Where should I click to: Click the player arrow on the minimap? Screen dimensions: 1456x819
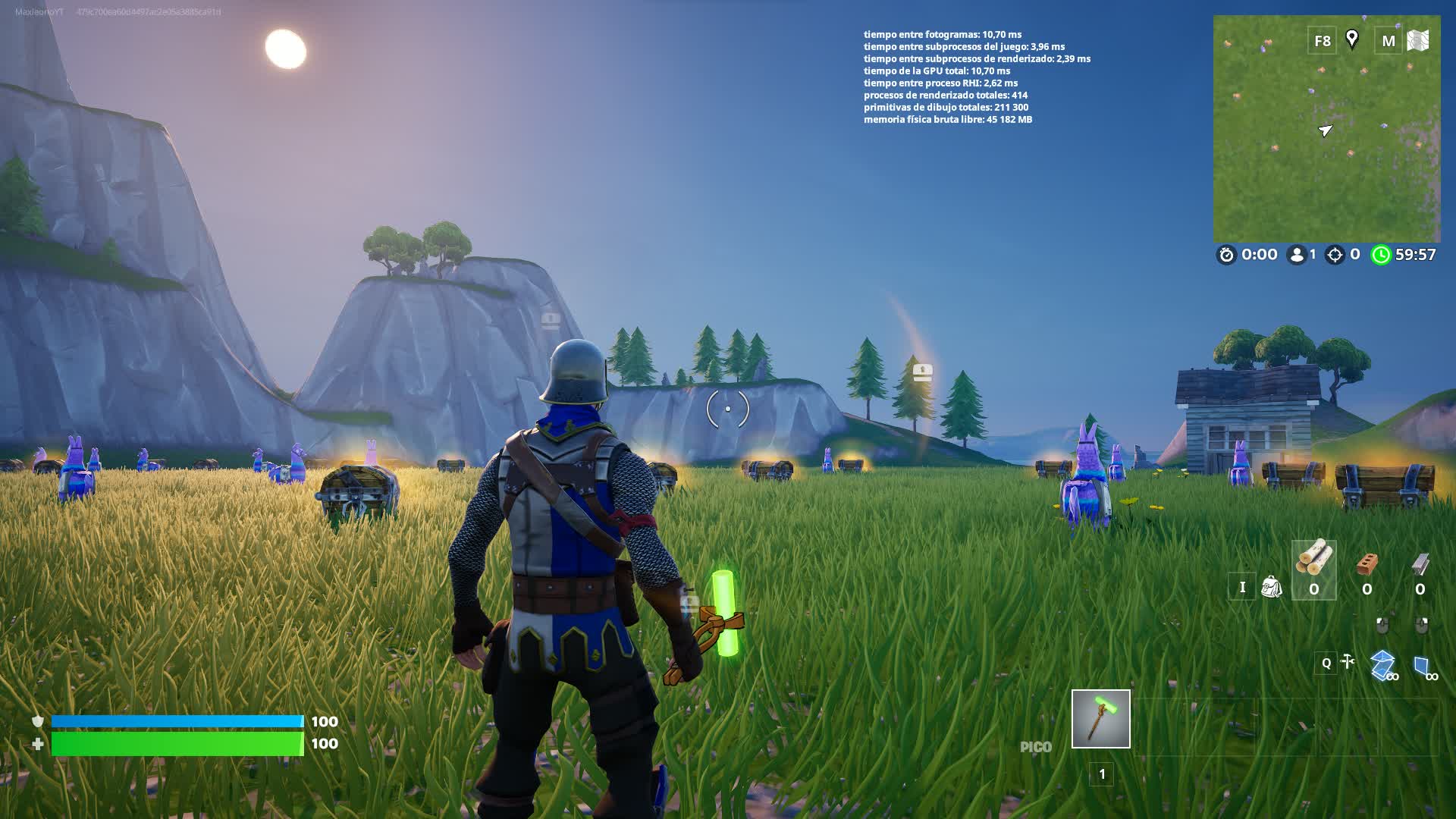(x=1326, y=130)
